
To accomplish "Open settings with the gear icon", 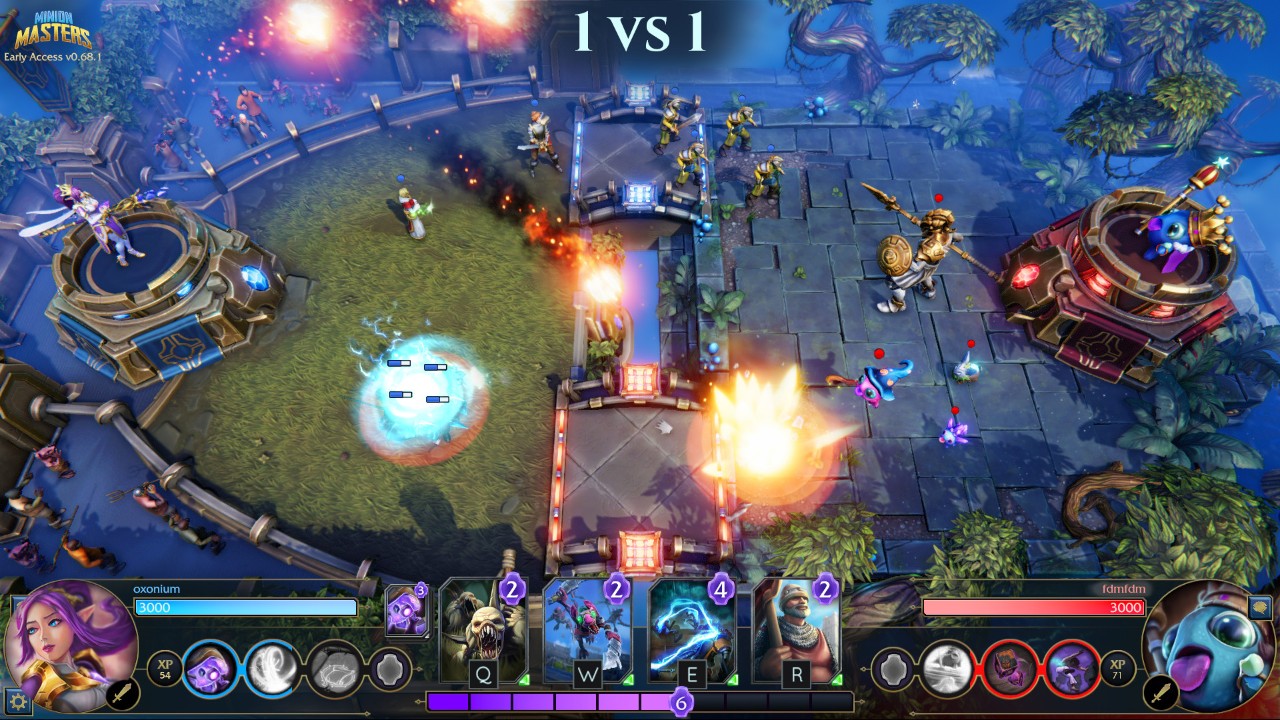I will [x=16, y=702].
